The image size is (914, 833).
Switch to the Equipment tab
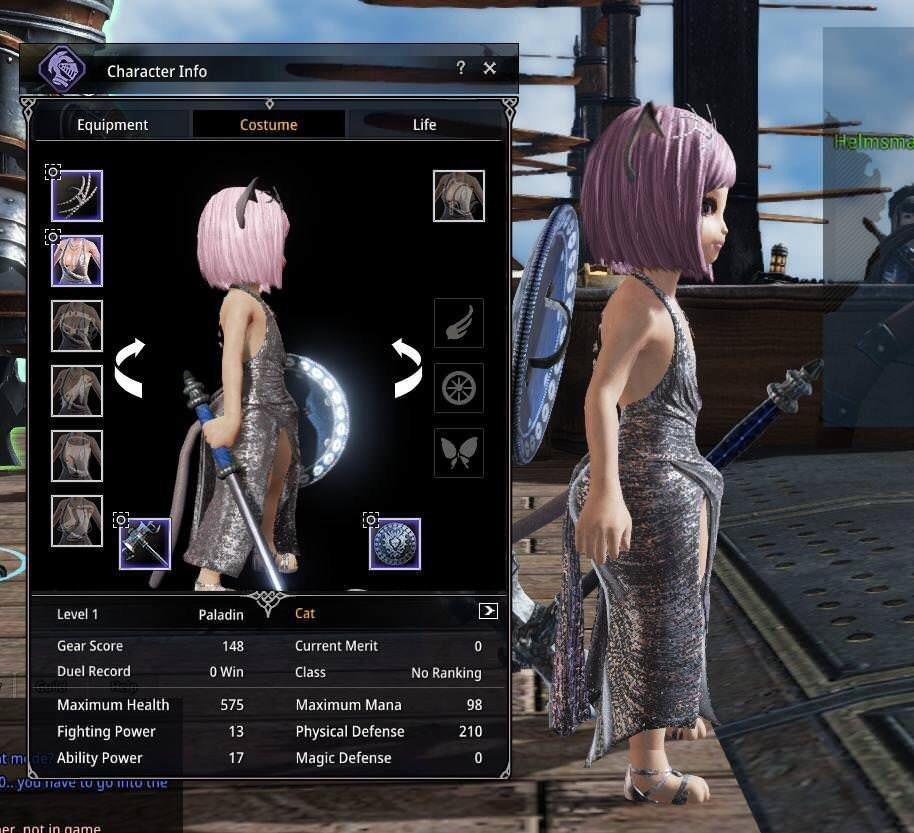click(x=112, y=125)
